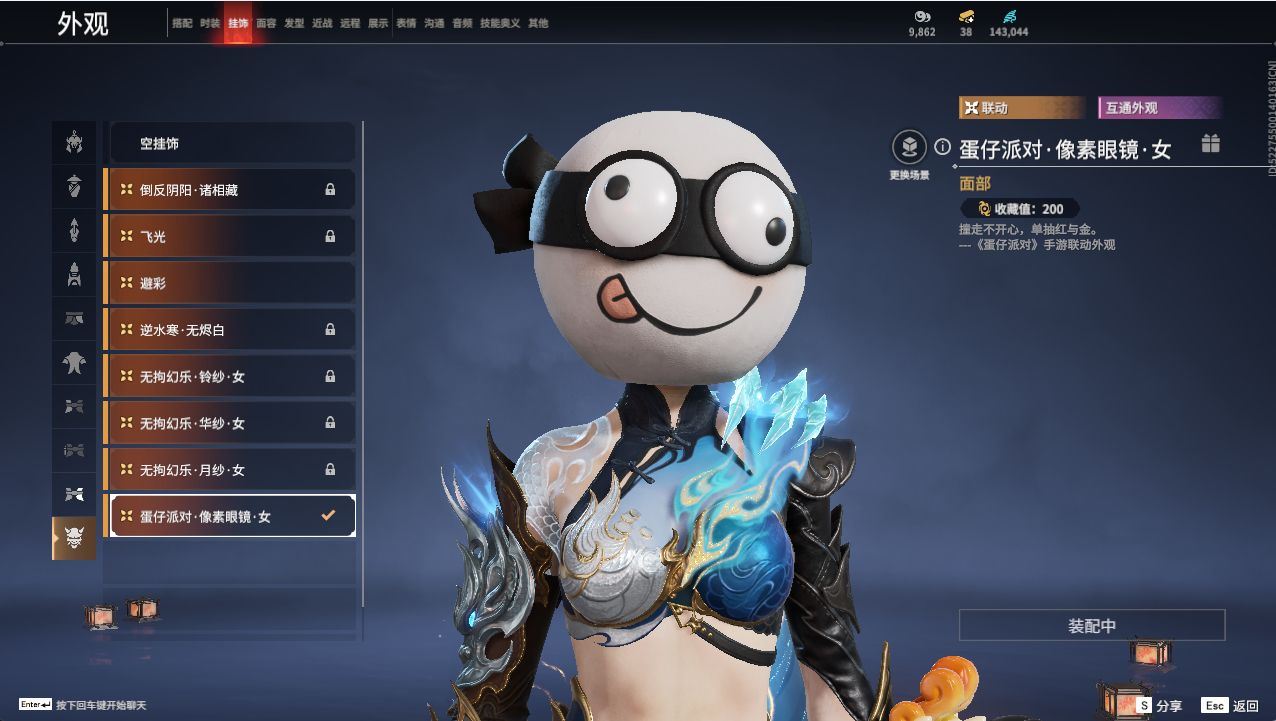Click the 蛋仔派对·像素眼镜·女 entry
Image resolution: width=1276 pixels, height=721 pixels.
tap(230, 516)
